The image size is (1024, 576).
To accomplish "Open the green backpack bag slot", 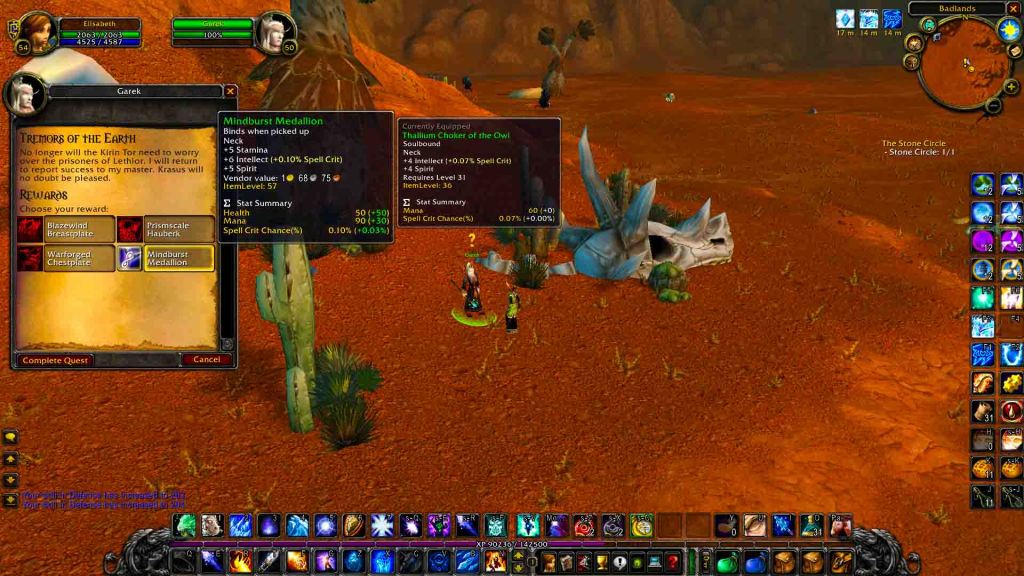I will pyautogui.click(x=727, y=562).
